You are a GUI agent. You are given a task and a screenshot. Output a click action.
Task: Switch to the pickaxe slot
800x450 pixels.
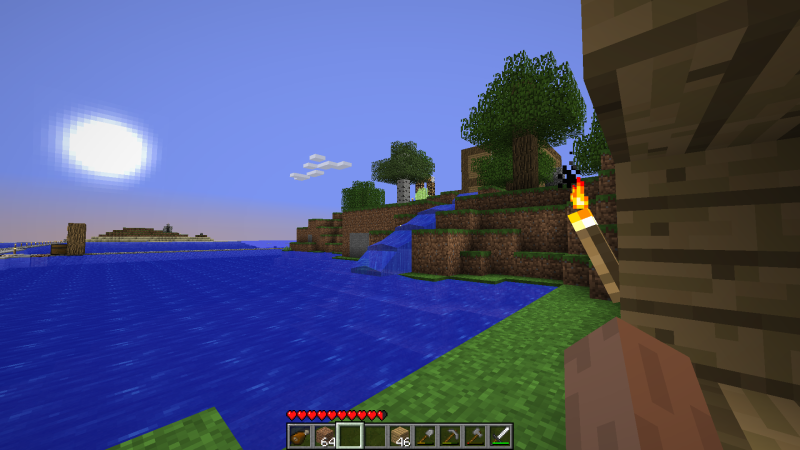[x=450, y=435]
